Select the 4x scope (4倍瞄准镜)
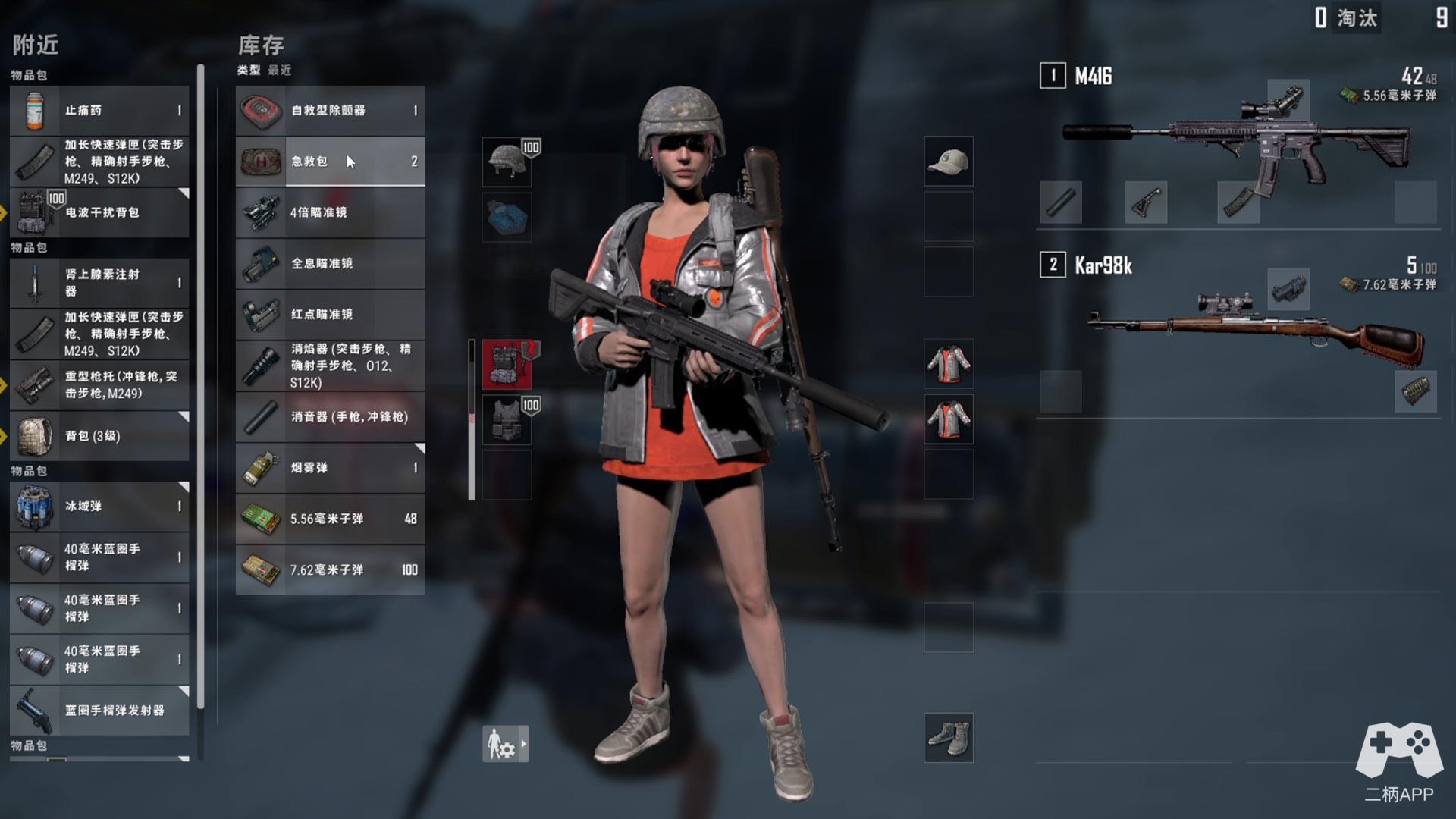 (x=330, y=212)
